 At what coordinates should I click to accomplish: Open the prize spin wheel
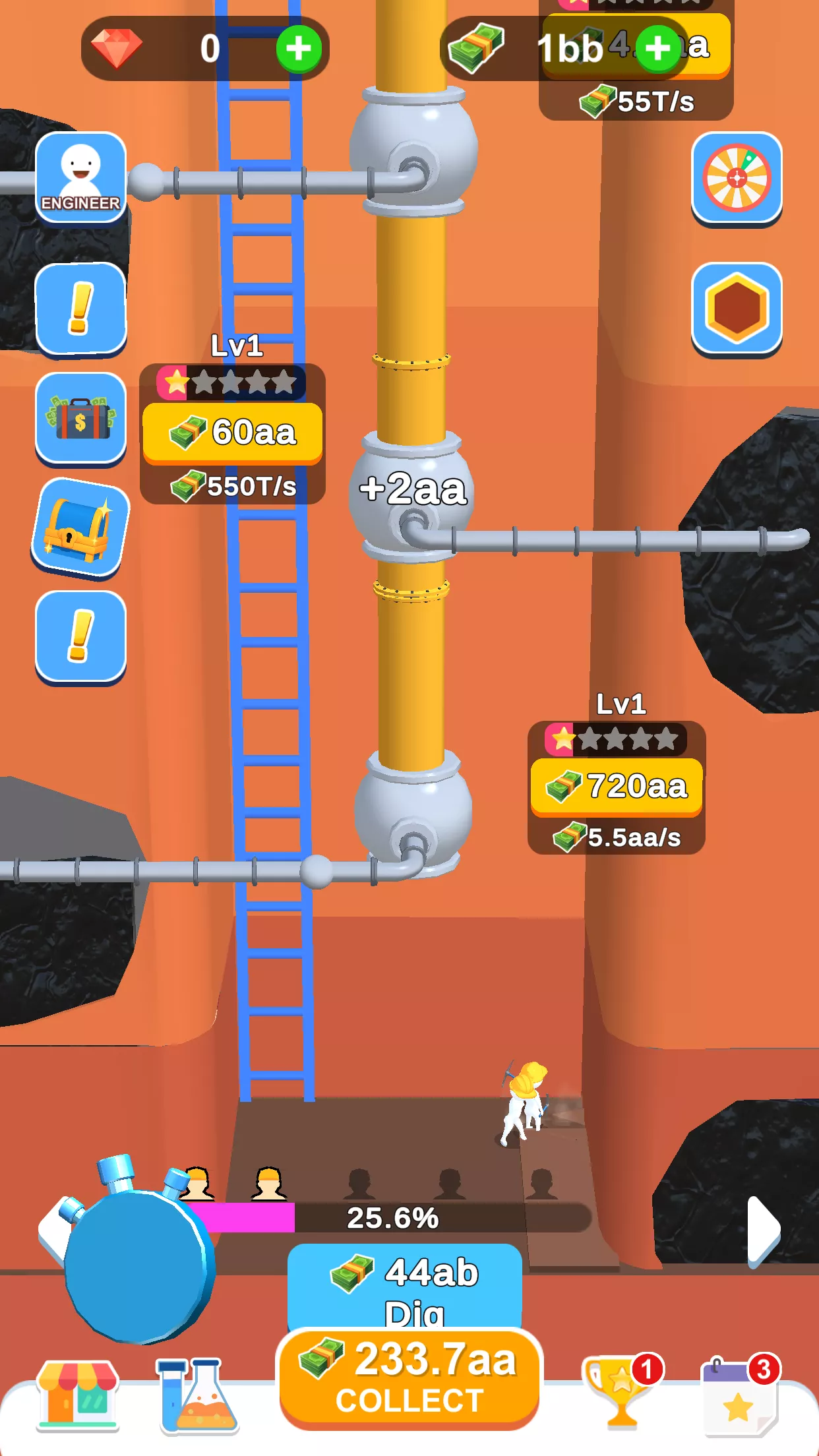pos(737,178)
